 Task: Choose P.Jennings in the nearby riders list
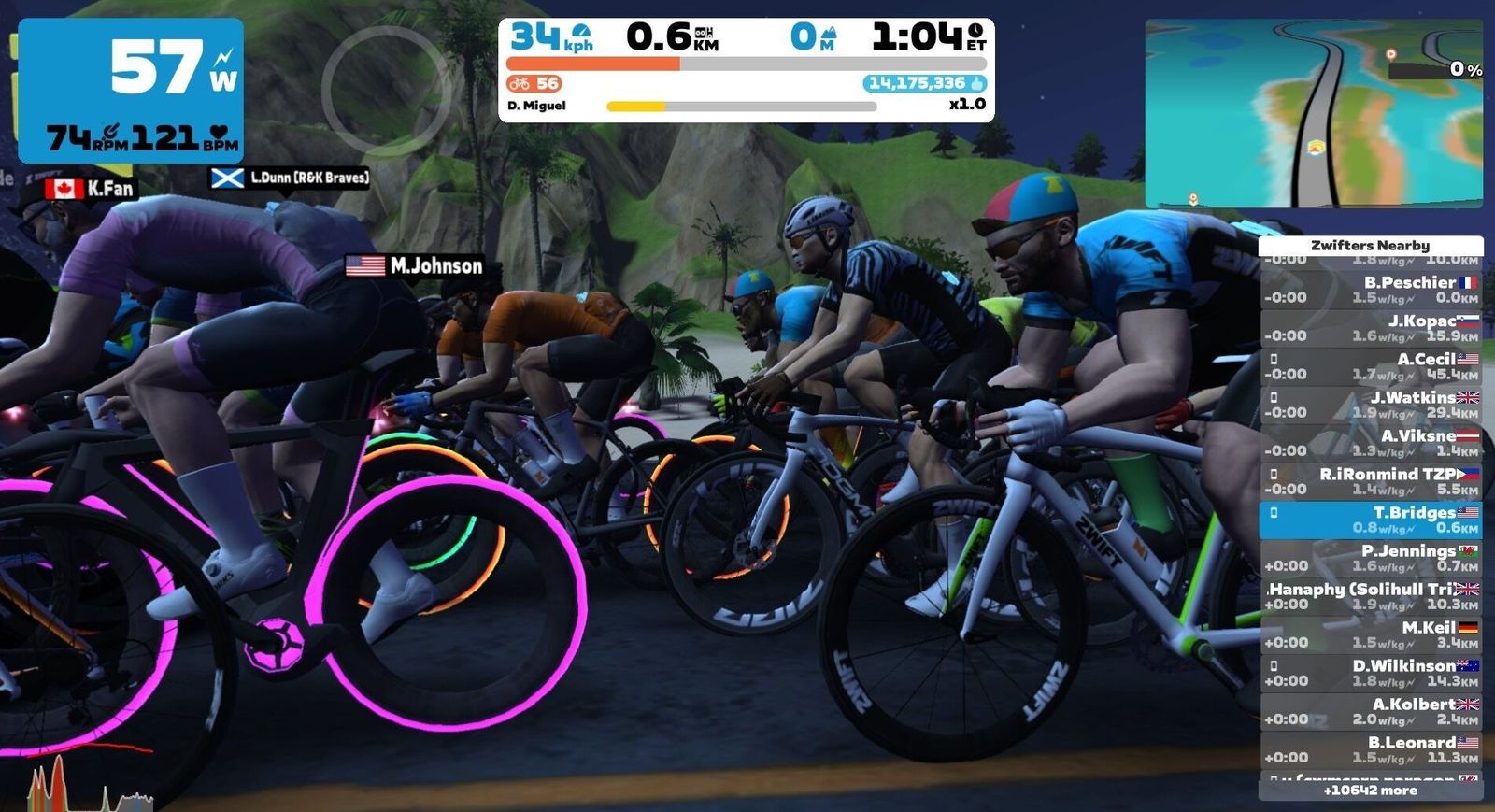pyautogui.click(x=1371, y=558)
